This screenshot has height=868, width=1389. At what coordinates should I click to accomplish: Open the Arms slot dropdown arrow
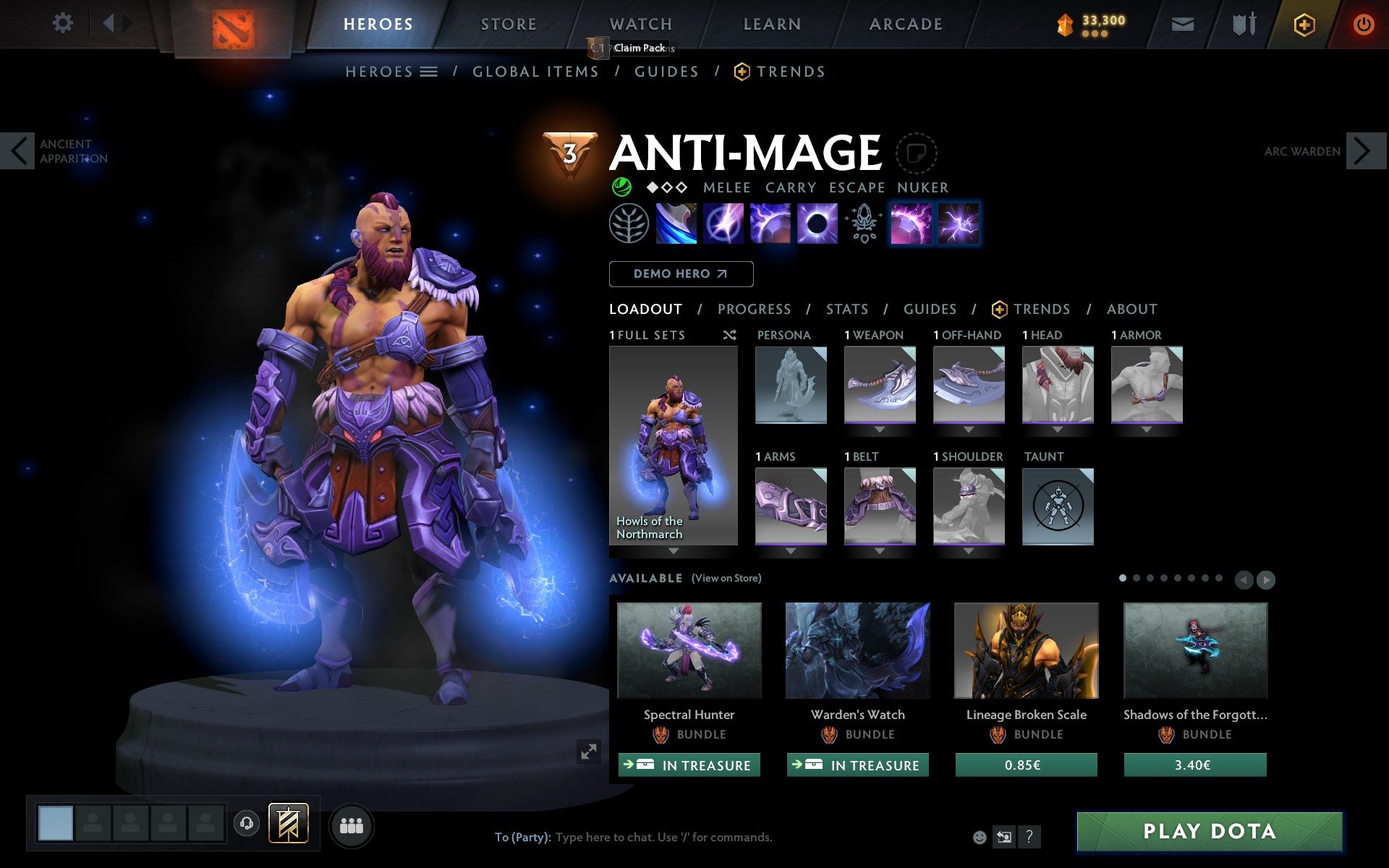[789, 550]
